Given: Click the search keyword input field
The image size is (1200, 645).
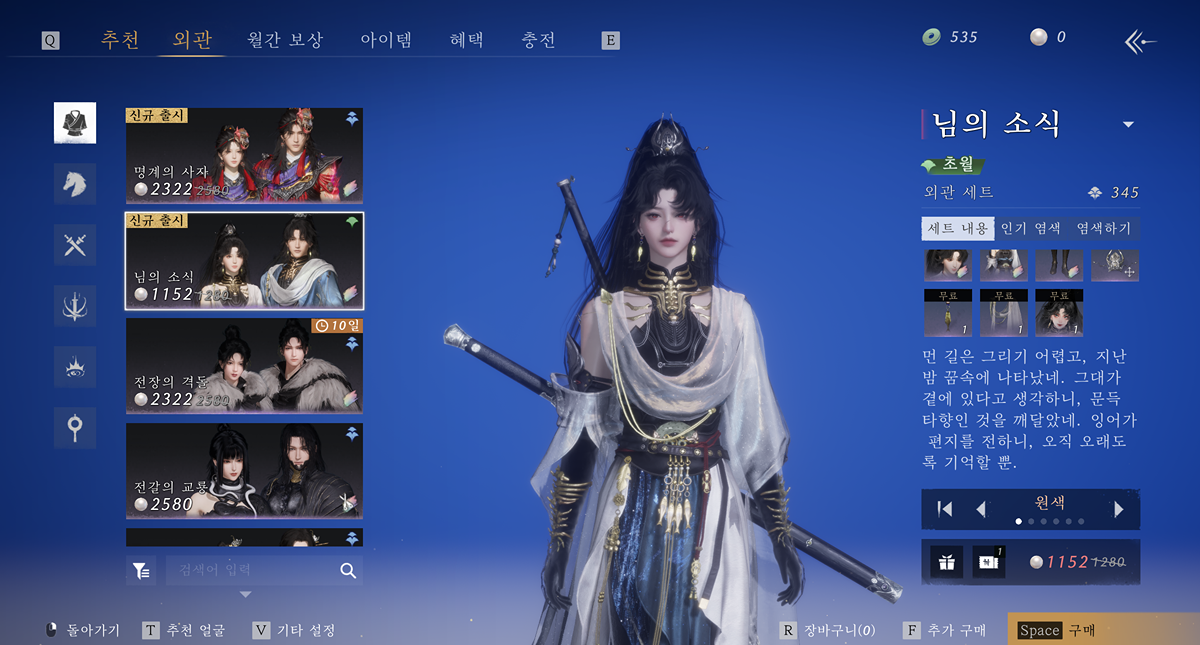Looking at the screenshot, I should click(x=255, y=570).
